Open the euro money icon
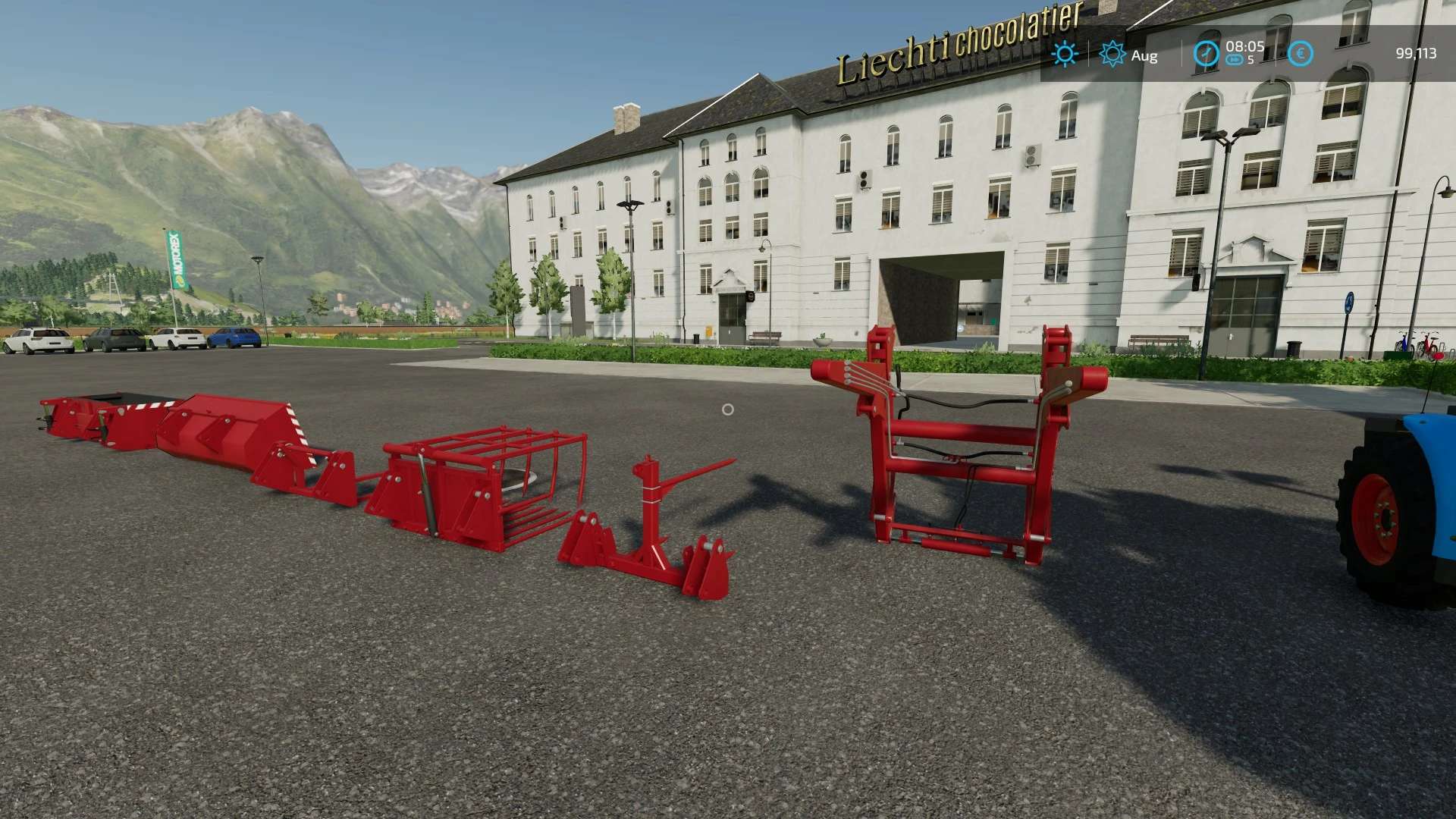 coord(1301,54)
